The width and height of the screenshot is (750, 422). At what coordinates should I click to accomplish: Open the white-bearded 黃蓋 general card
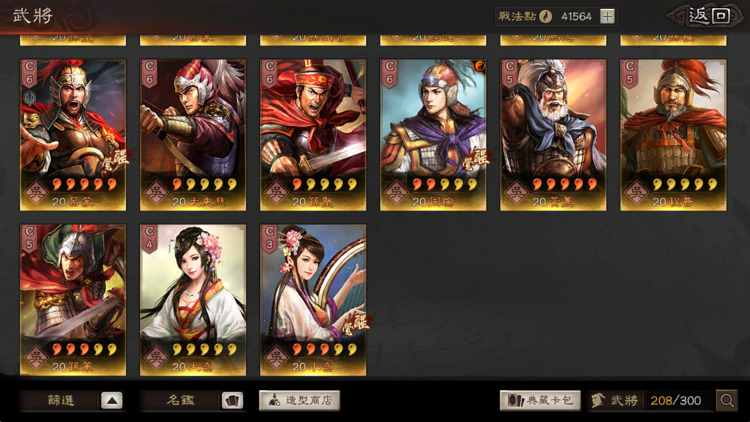(553, 134)
